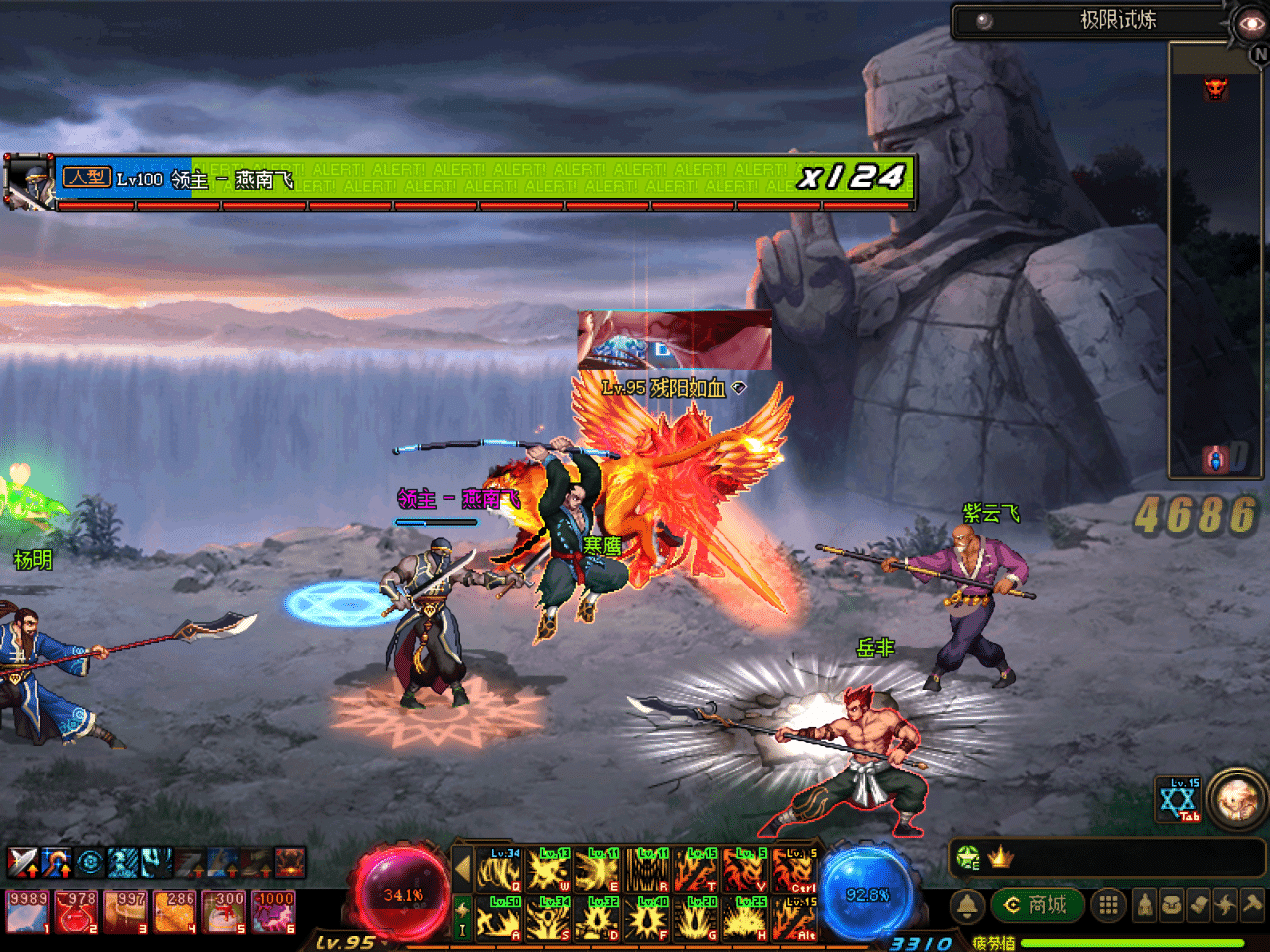Click the skill bar left arrow

click(x=462, y=870)
